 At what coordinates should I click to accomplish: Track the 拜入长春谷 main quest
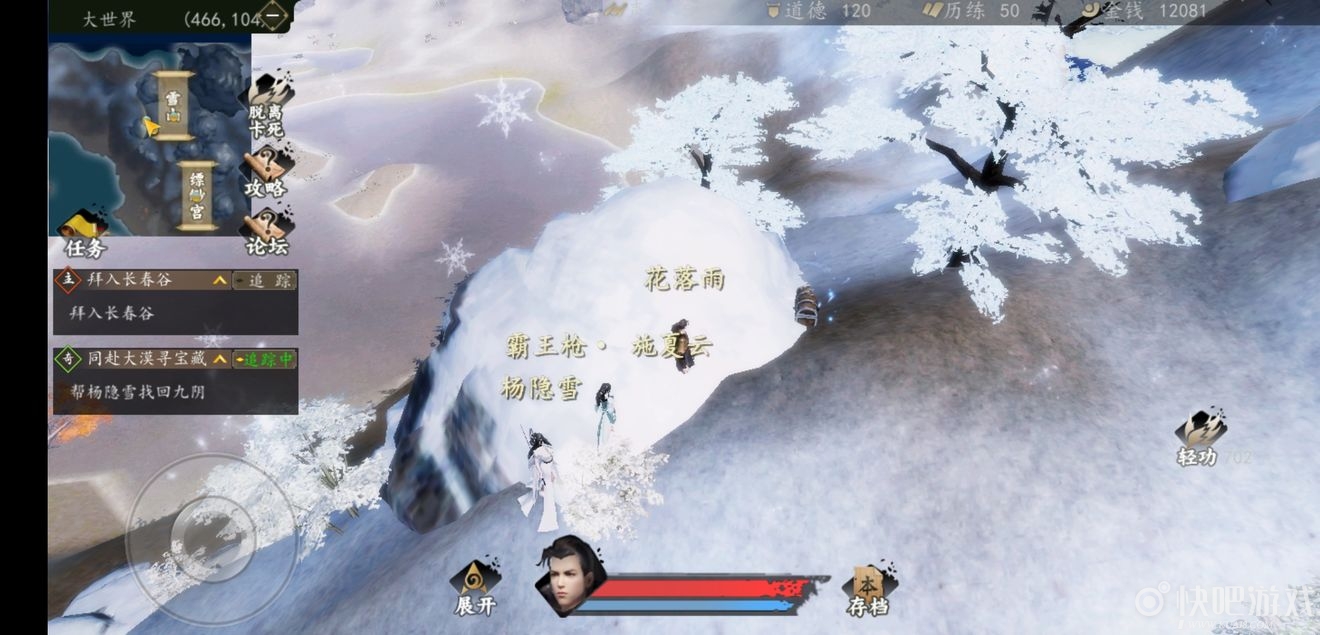(x=265, y=281)
